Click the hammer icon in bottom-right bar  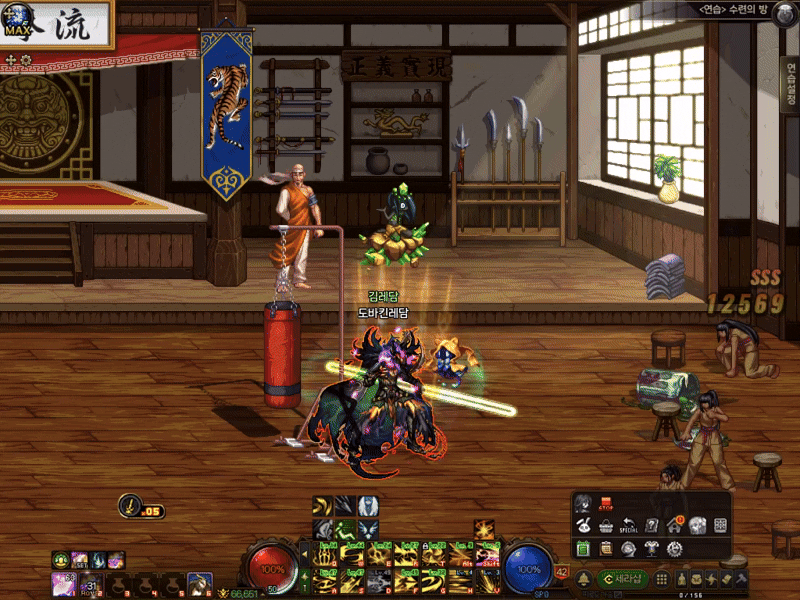tap(741, 579)
